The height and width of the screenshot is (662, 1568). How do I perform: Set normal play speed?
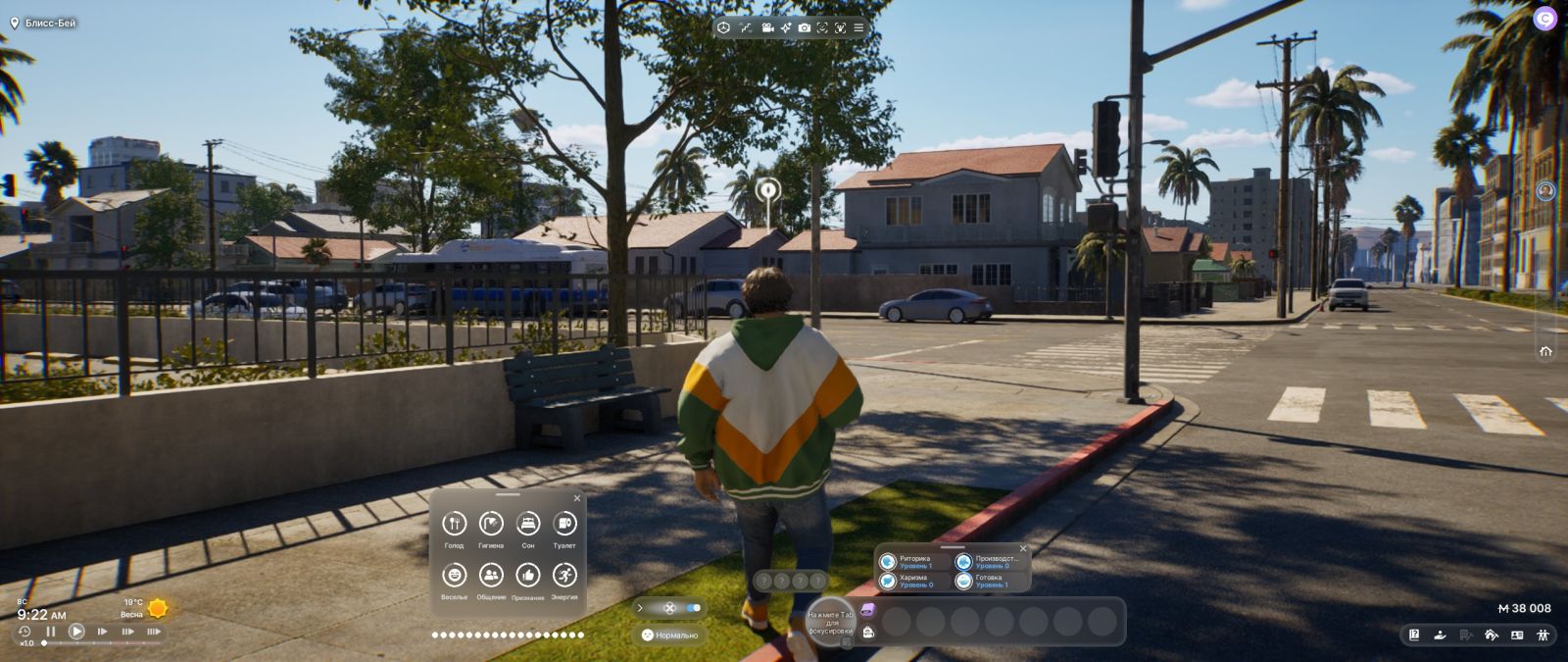click(76, 632)
